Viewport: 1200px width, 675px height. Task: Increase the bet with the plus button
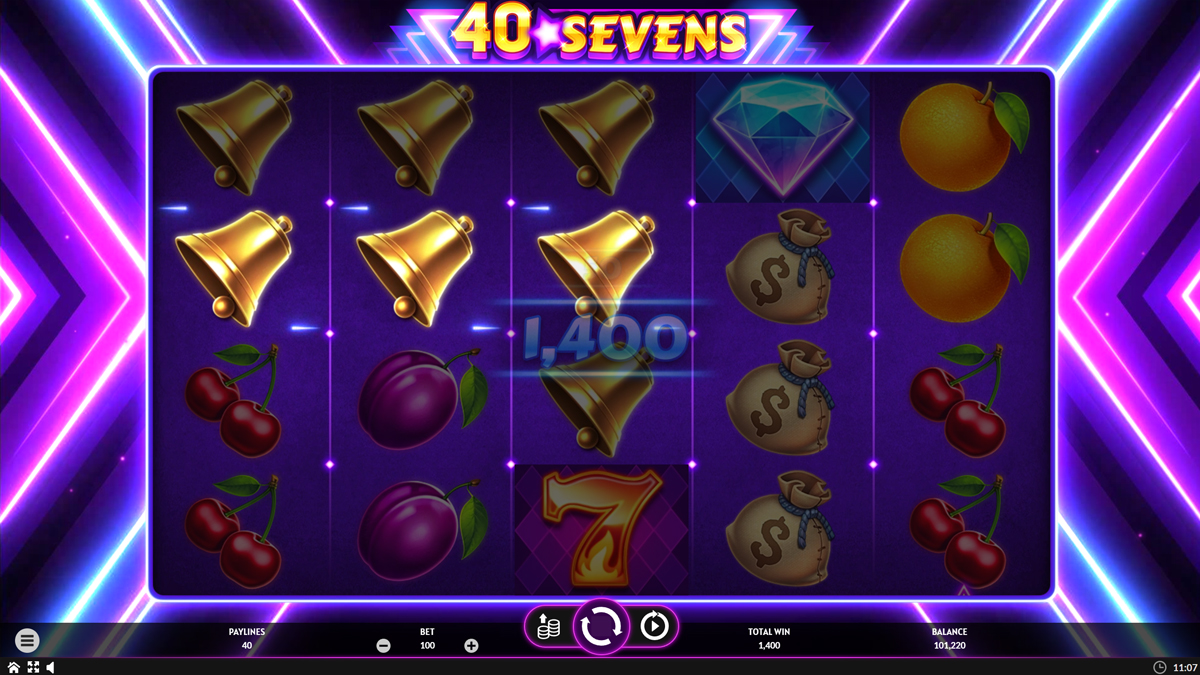point(471,646)
